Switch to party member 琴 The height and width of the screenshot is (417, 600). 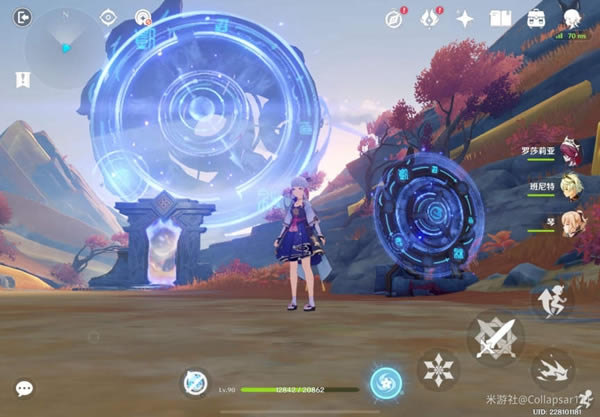[571, 222]
